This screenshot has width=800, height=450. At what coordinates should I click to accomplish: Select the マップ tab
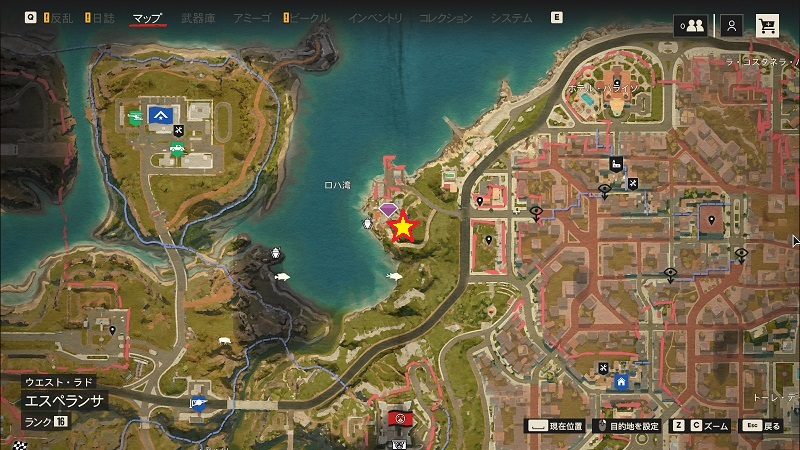[147, 19]
